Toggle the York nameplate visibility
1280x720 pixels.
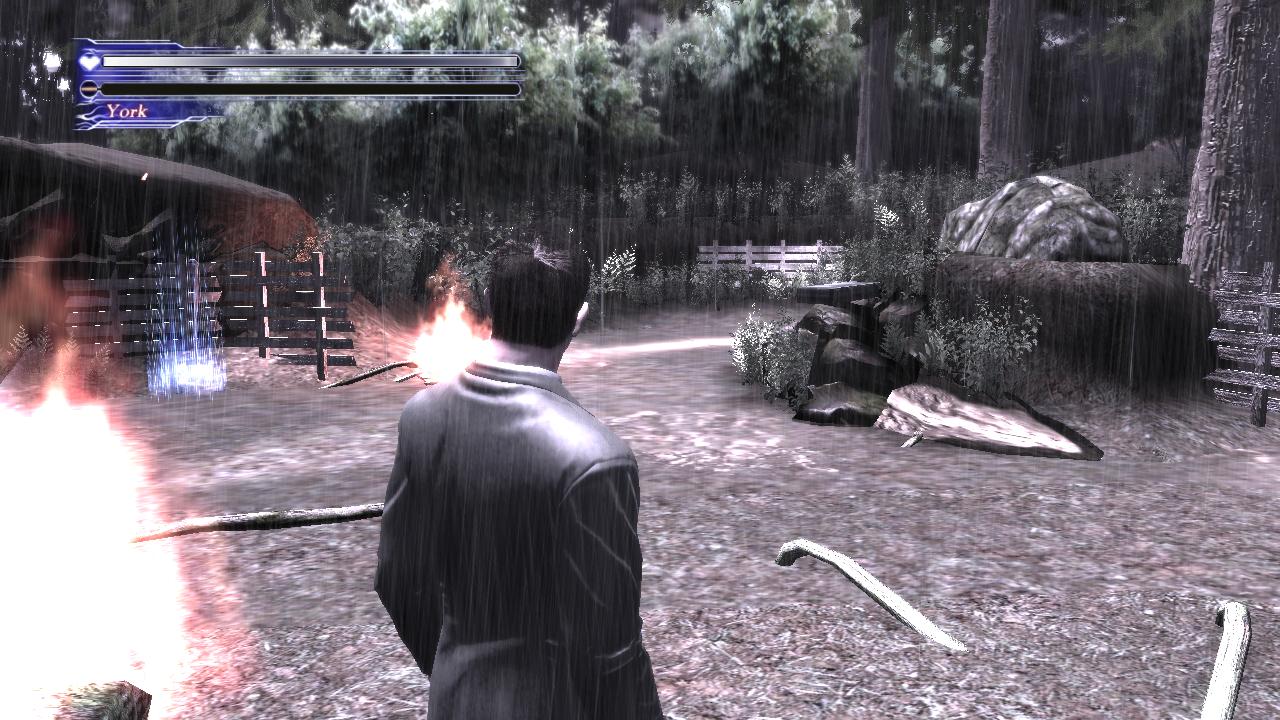[130, 110]
